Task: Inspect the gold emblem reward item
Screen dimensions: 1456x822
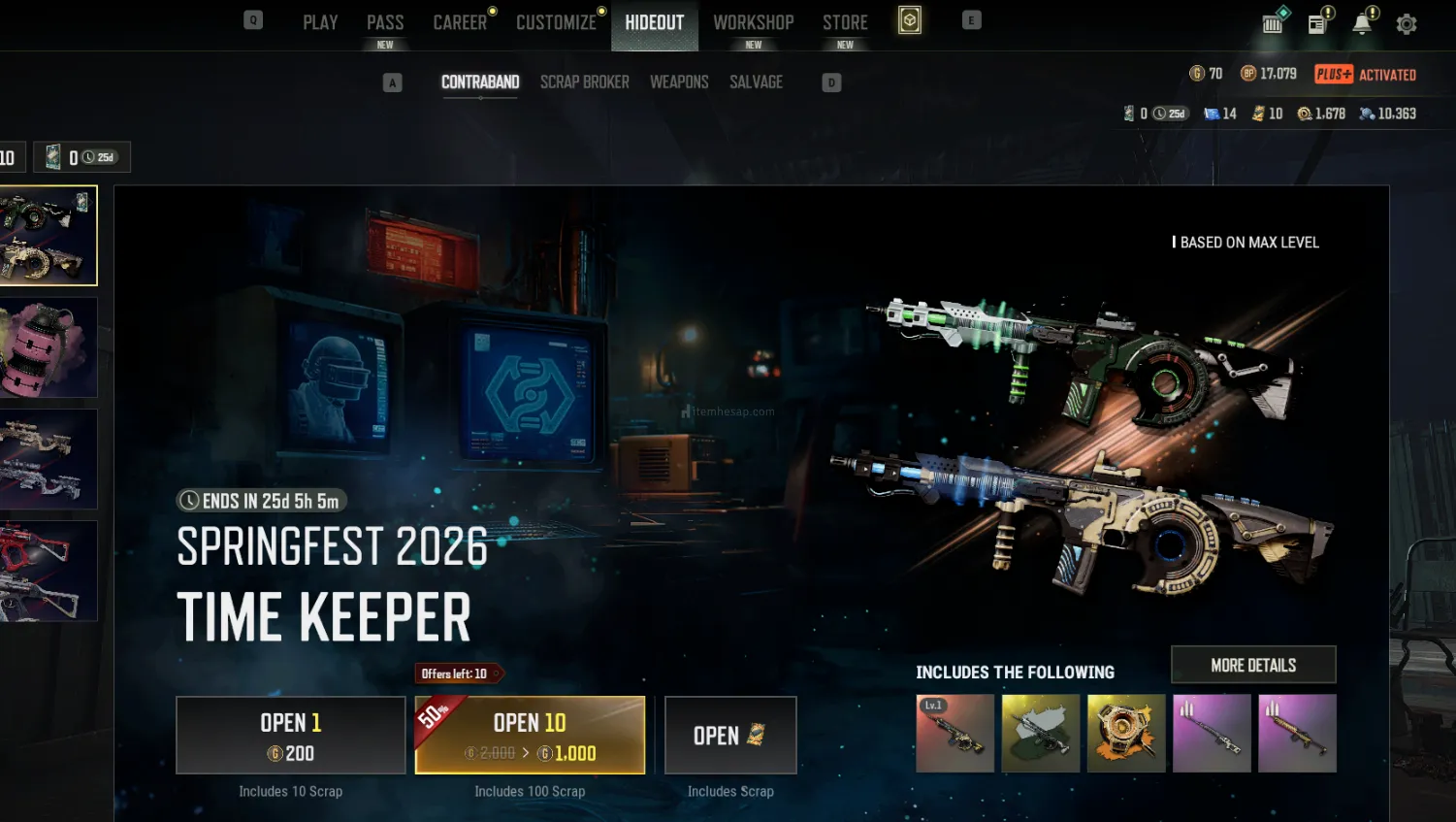Action: tap(1126, 734)
